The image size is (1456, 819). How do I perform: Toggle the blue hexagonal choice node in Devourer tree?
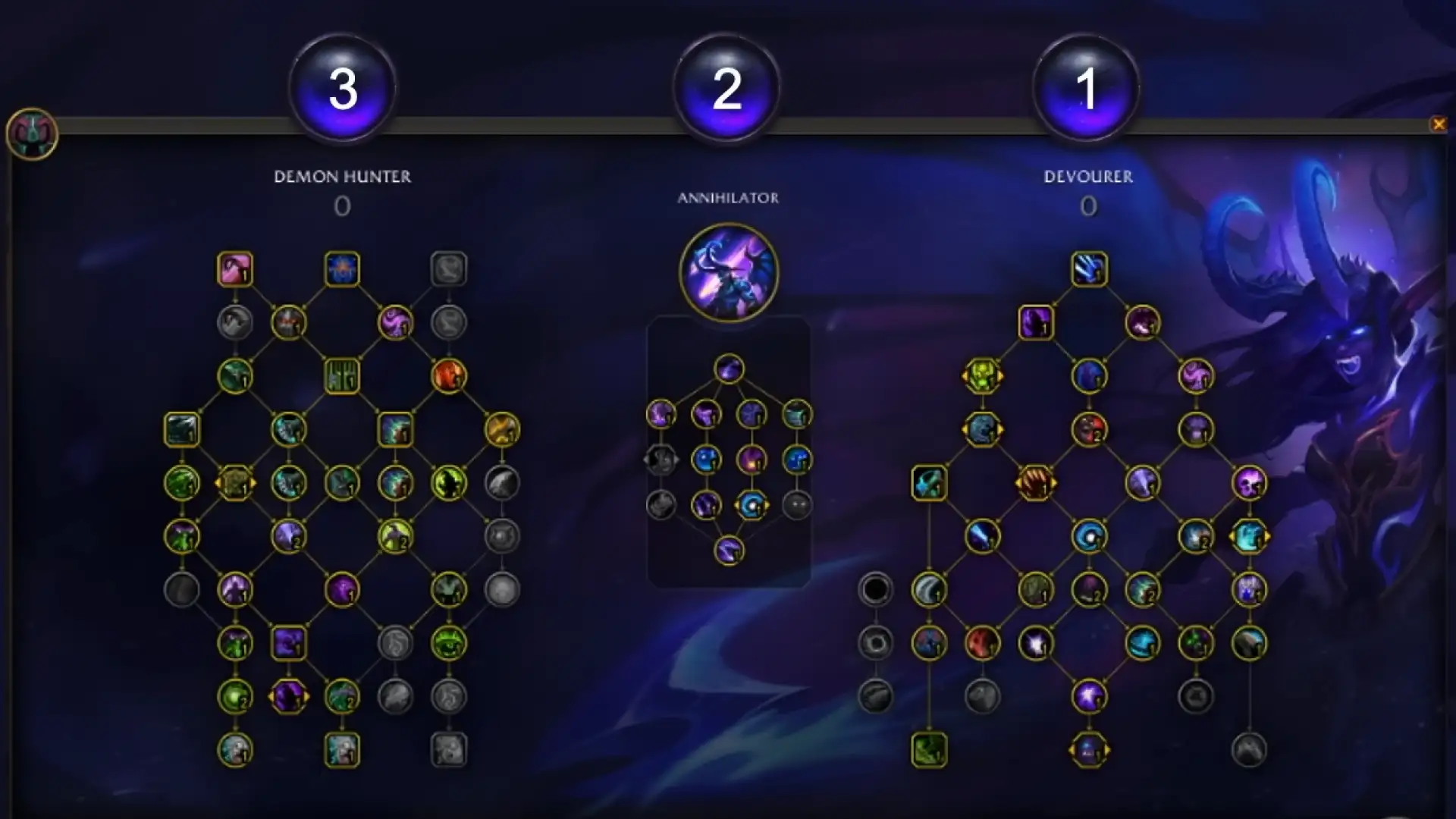pos(983,430)
